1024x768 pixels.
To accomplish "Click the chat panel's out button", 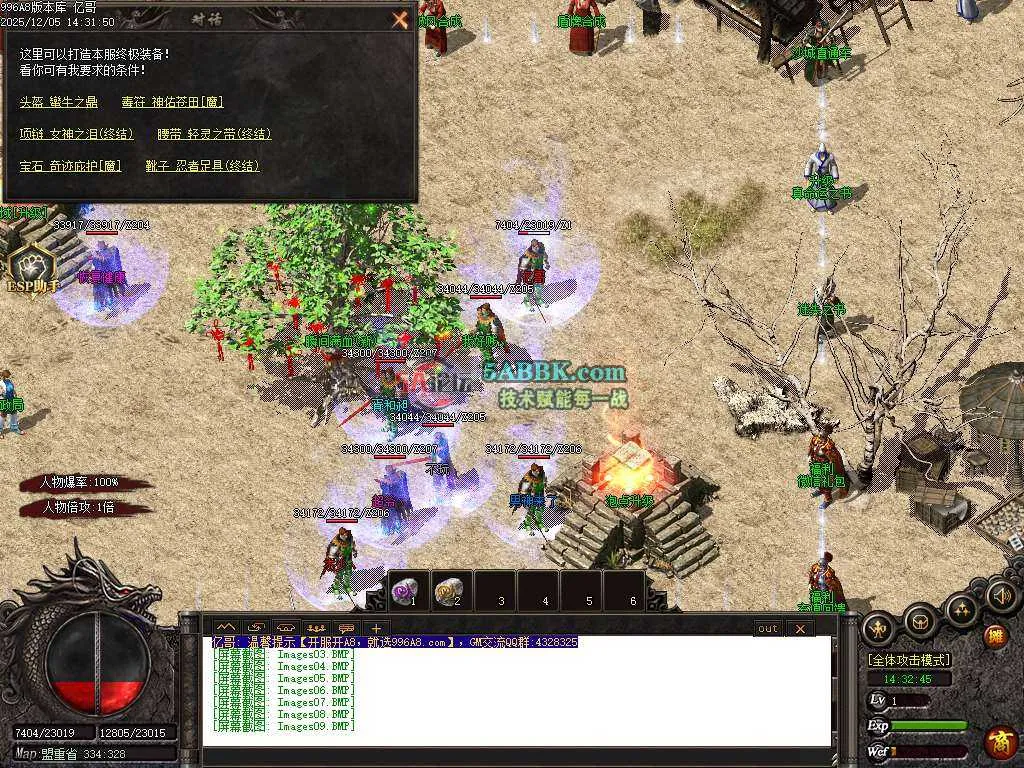I will point(767,628).
